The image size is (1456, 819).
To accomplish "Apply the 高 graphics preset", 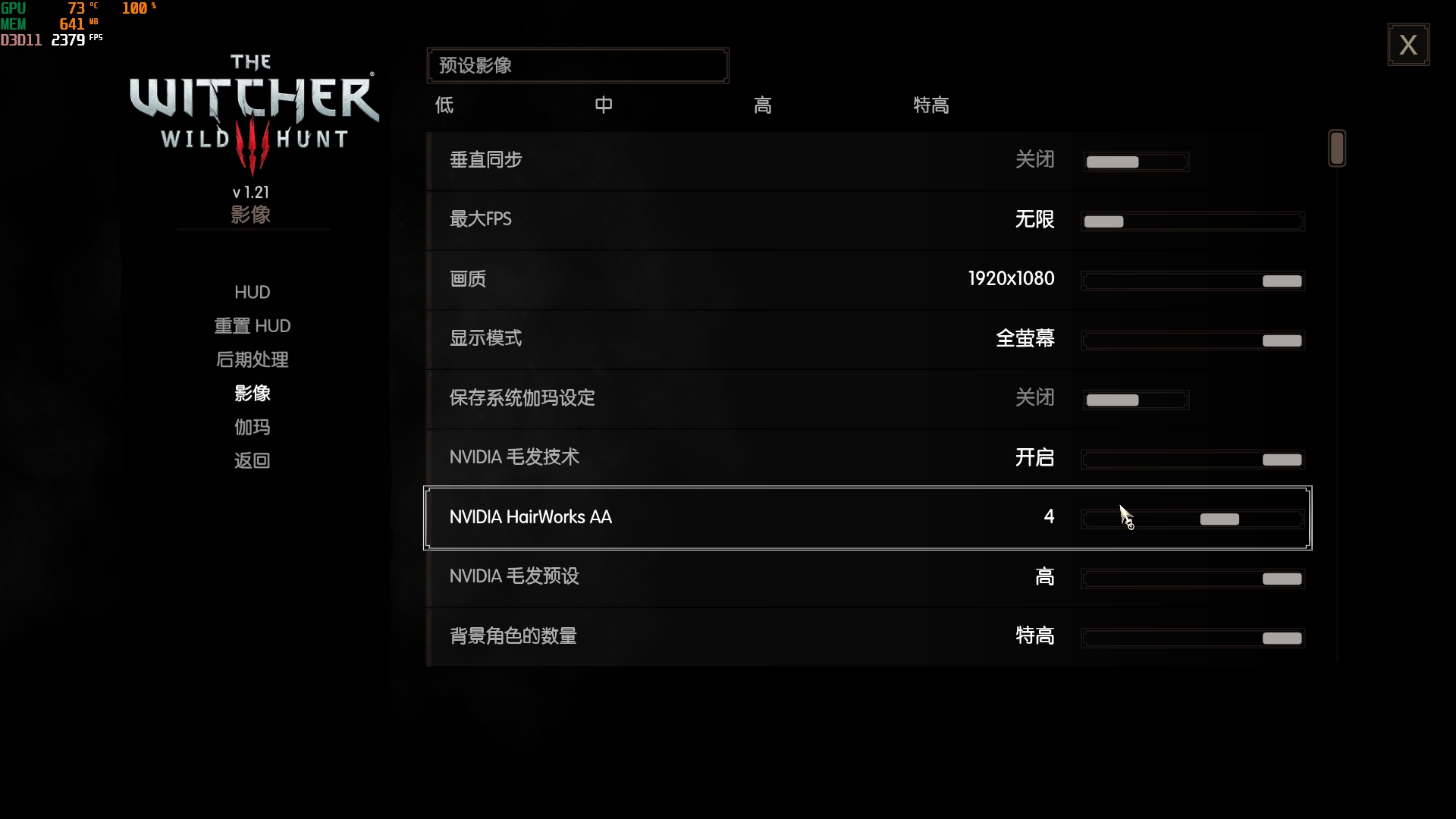I will pos(763,105).
